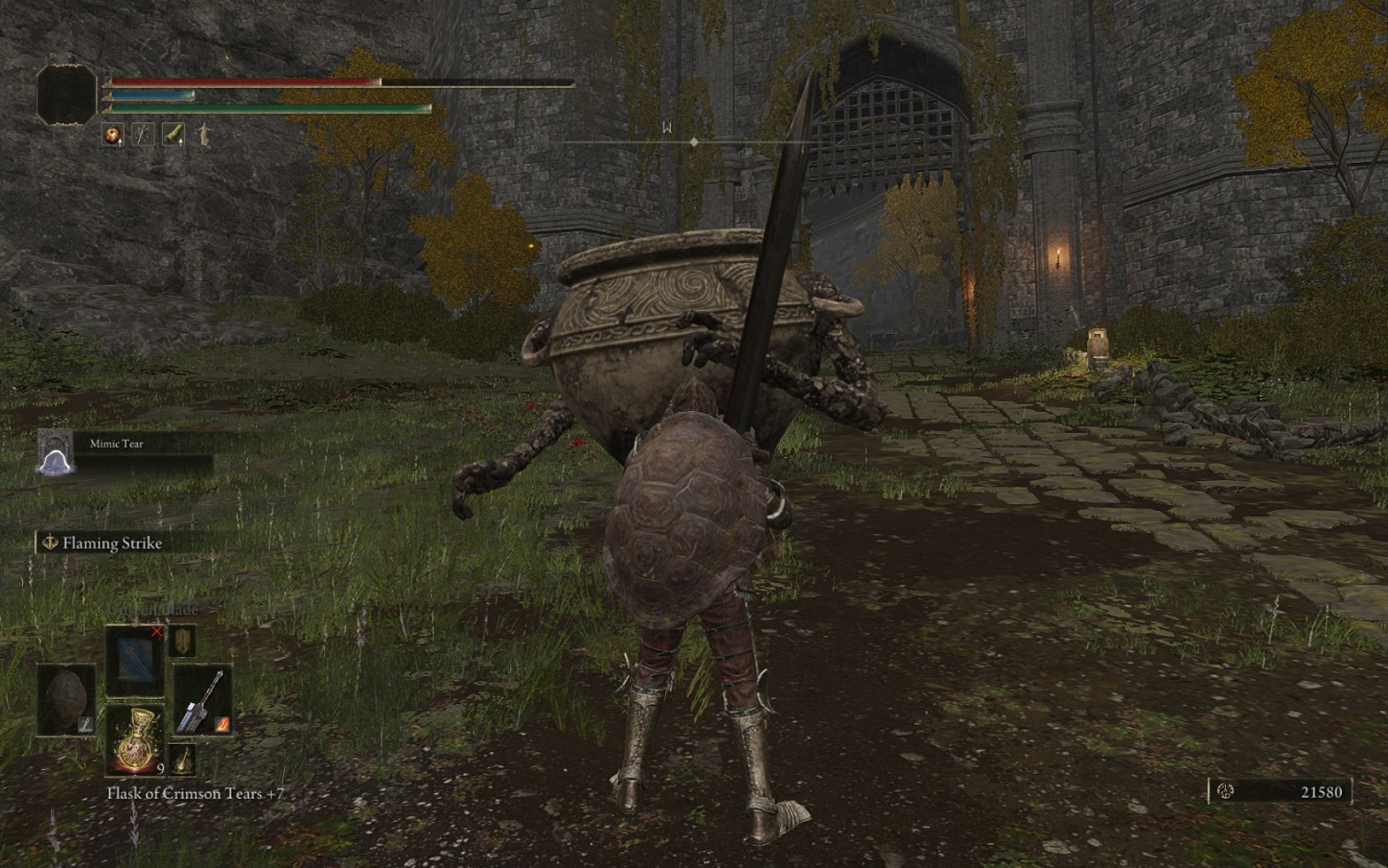
Task: Click the horn-bolt ammunition status icon
Action: (172, 136)
